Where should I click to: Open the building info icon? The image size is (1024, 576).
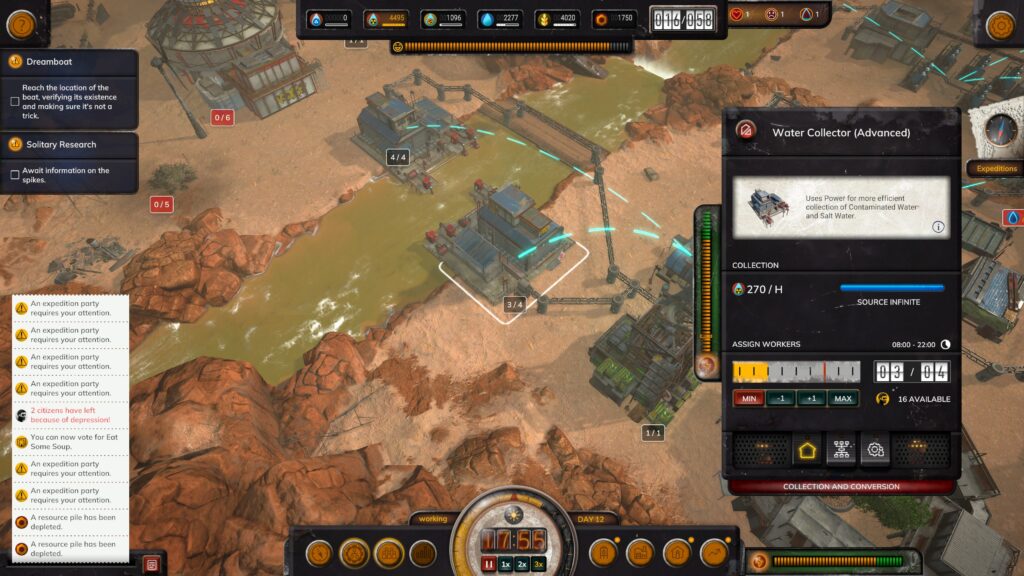pos(938,227)
